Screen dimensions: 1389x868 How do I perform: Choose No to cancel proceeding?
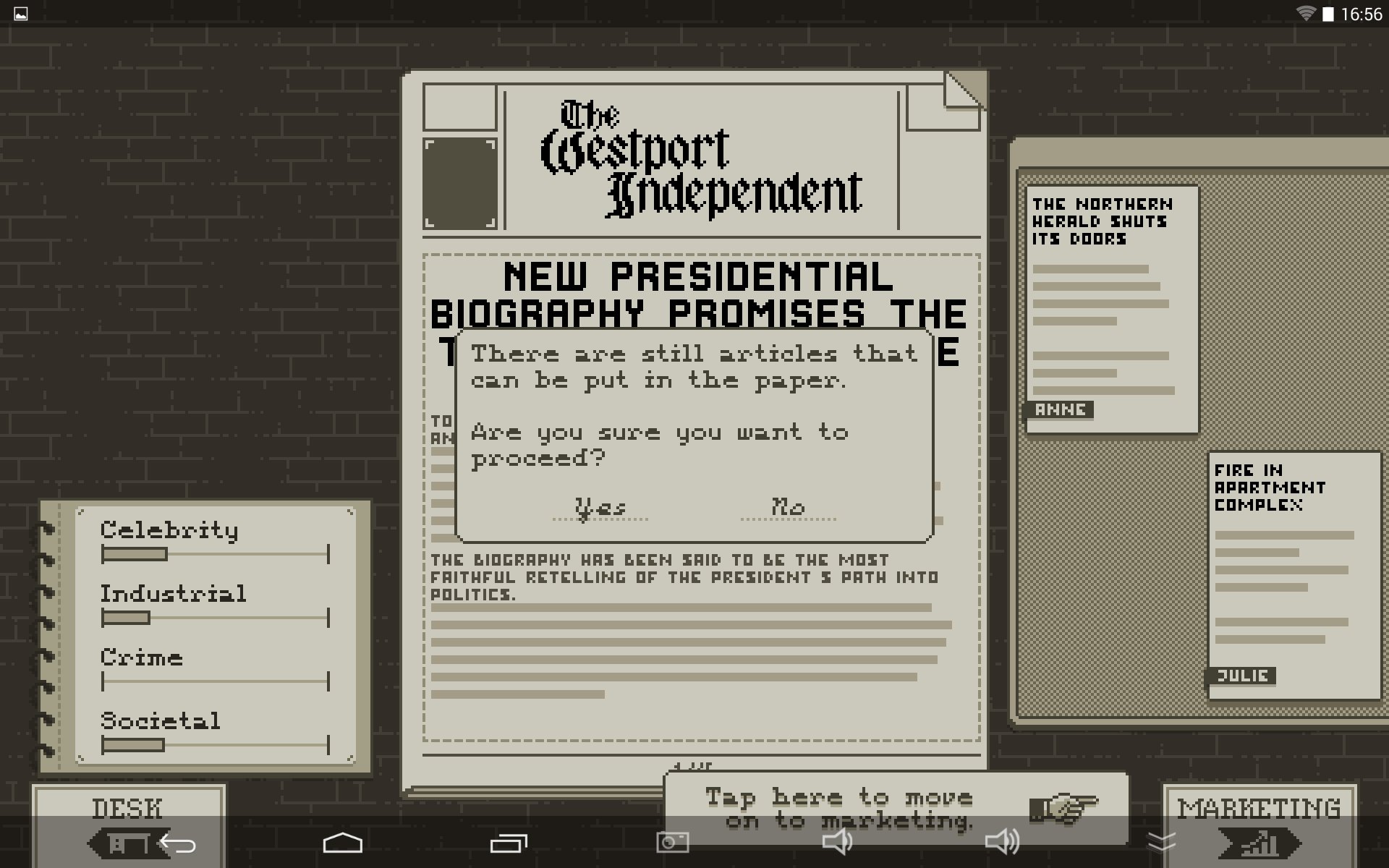pyautogui.click(x=788, y=507)
